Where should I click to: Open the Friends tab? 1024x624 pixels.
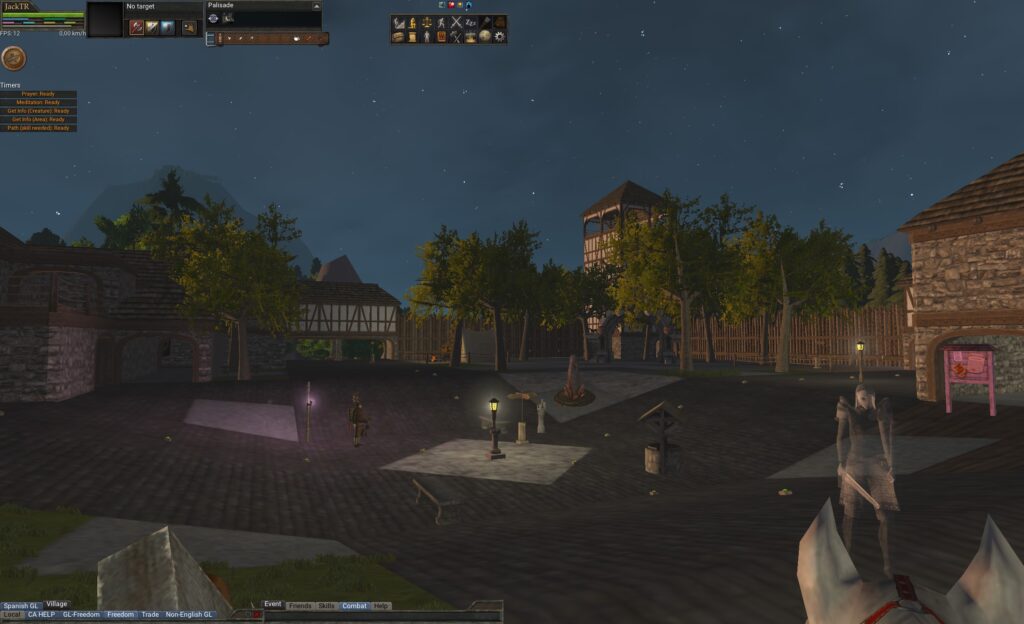click(x=299, y=606)
